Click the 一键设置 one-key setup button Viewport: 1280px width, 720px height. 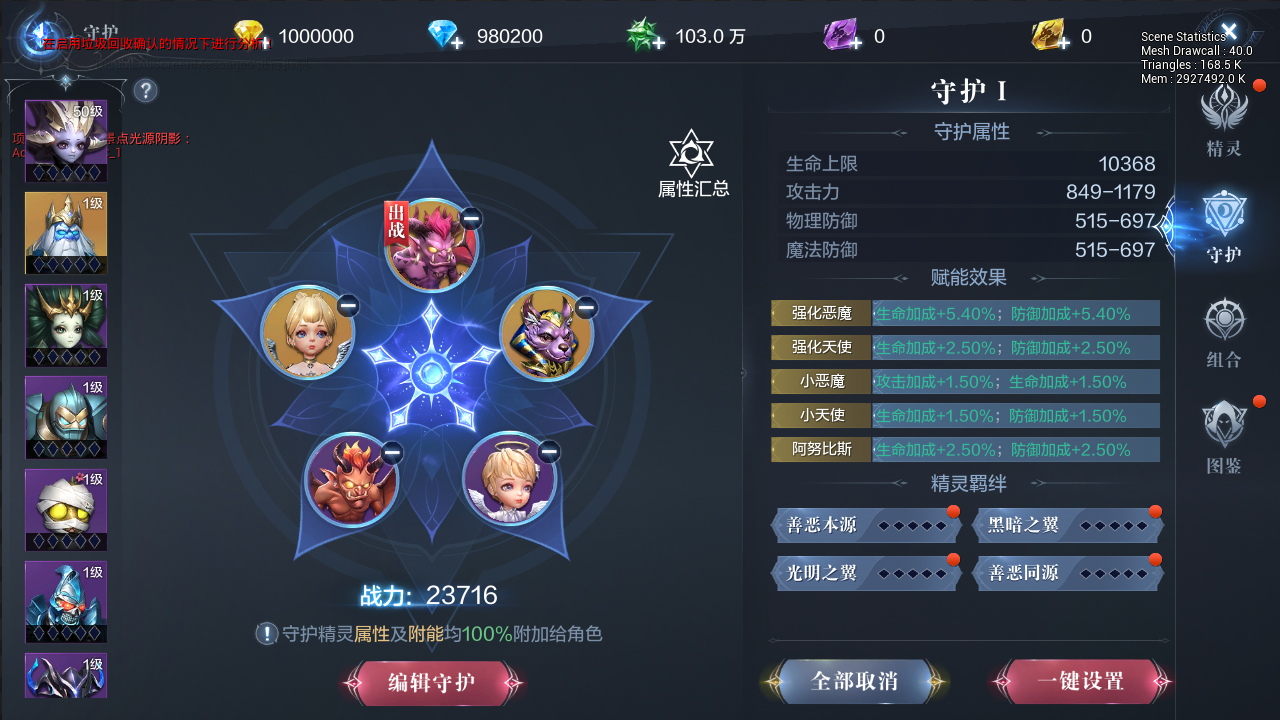1081,681
